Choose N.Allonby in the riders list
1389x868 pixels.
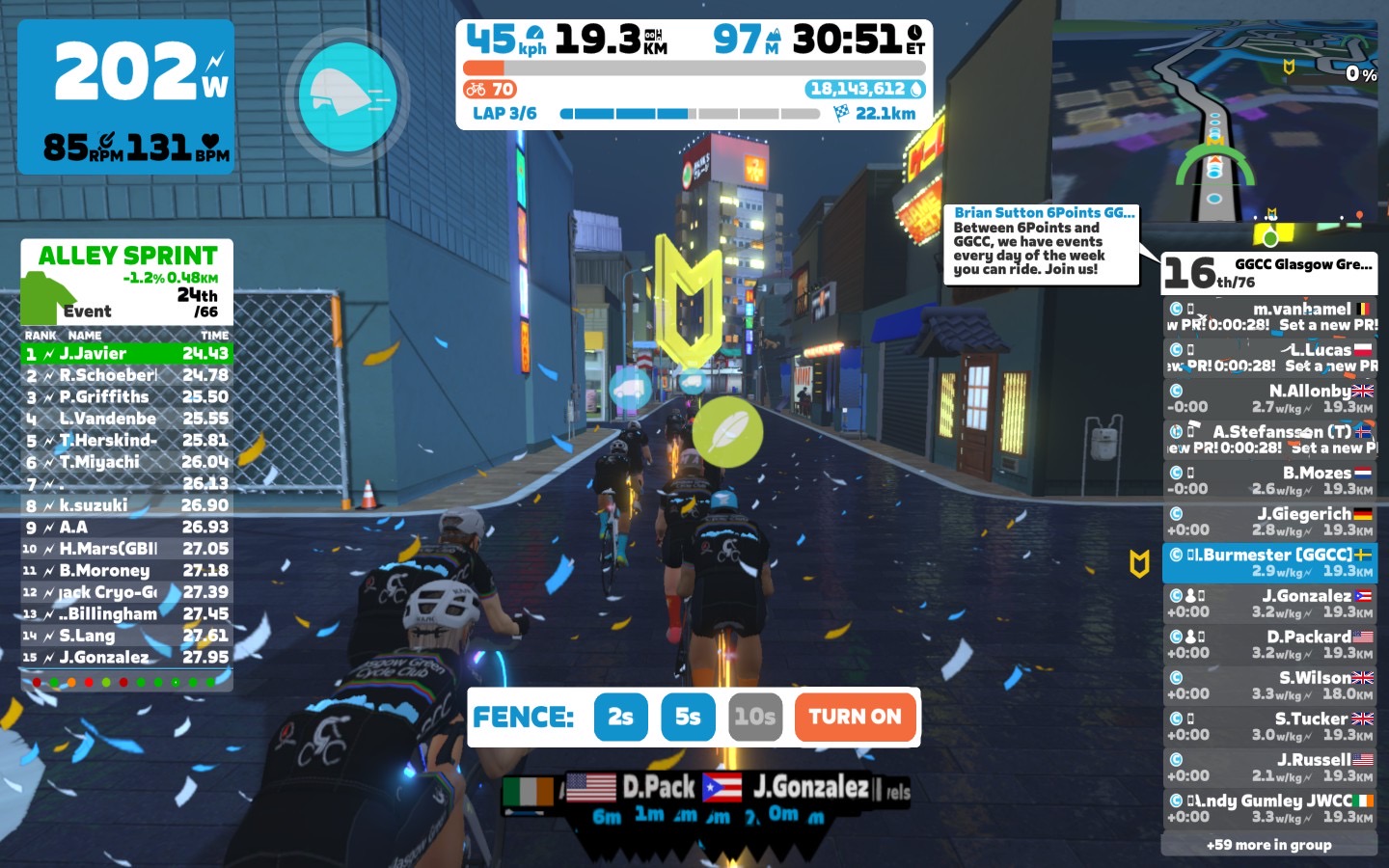tap(1269, 398)
